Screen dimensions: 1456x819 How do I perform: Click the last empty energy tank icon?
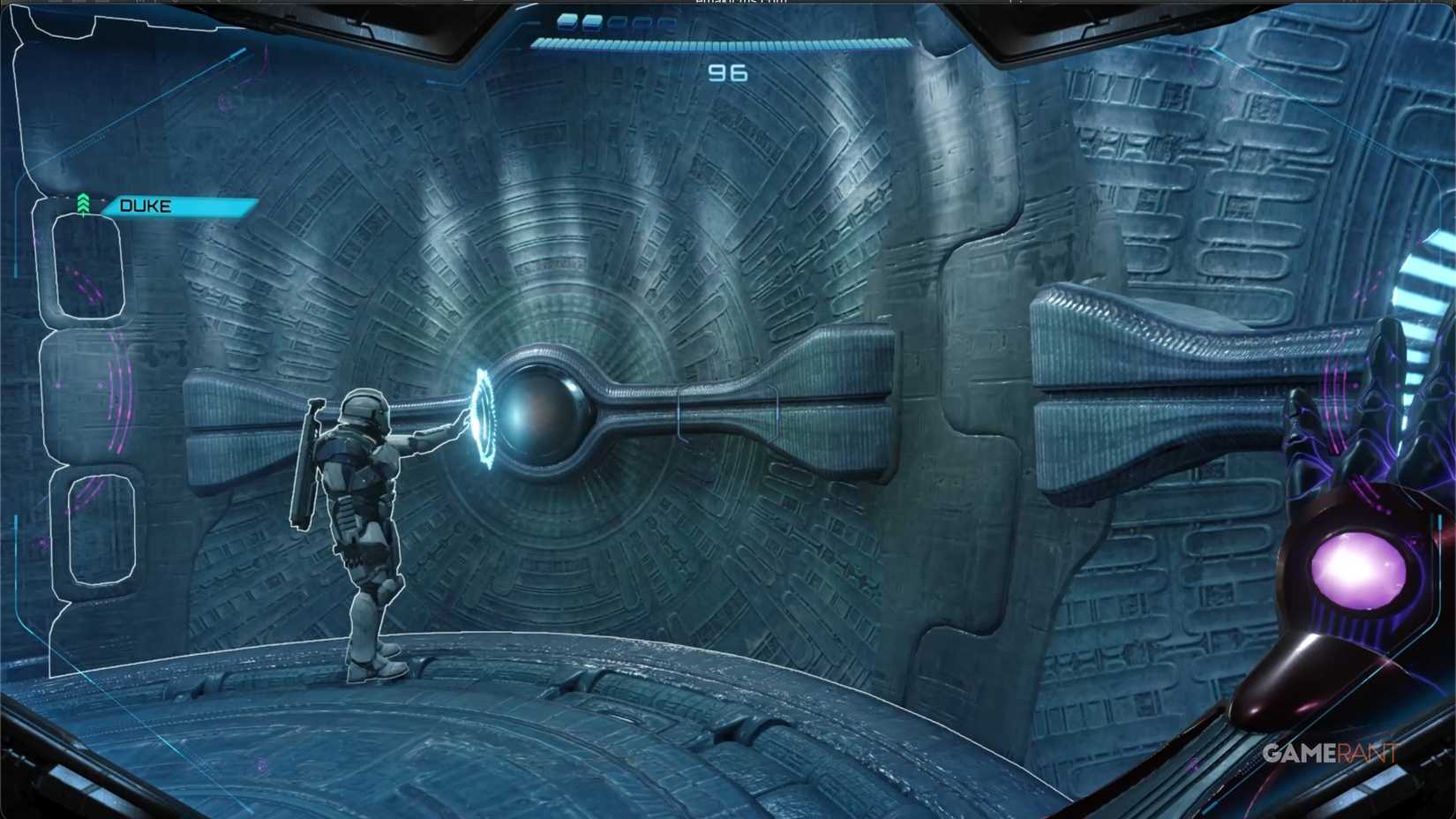click(666, 22)
